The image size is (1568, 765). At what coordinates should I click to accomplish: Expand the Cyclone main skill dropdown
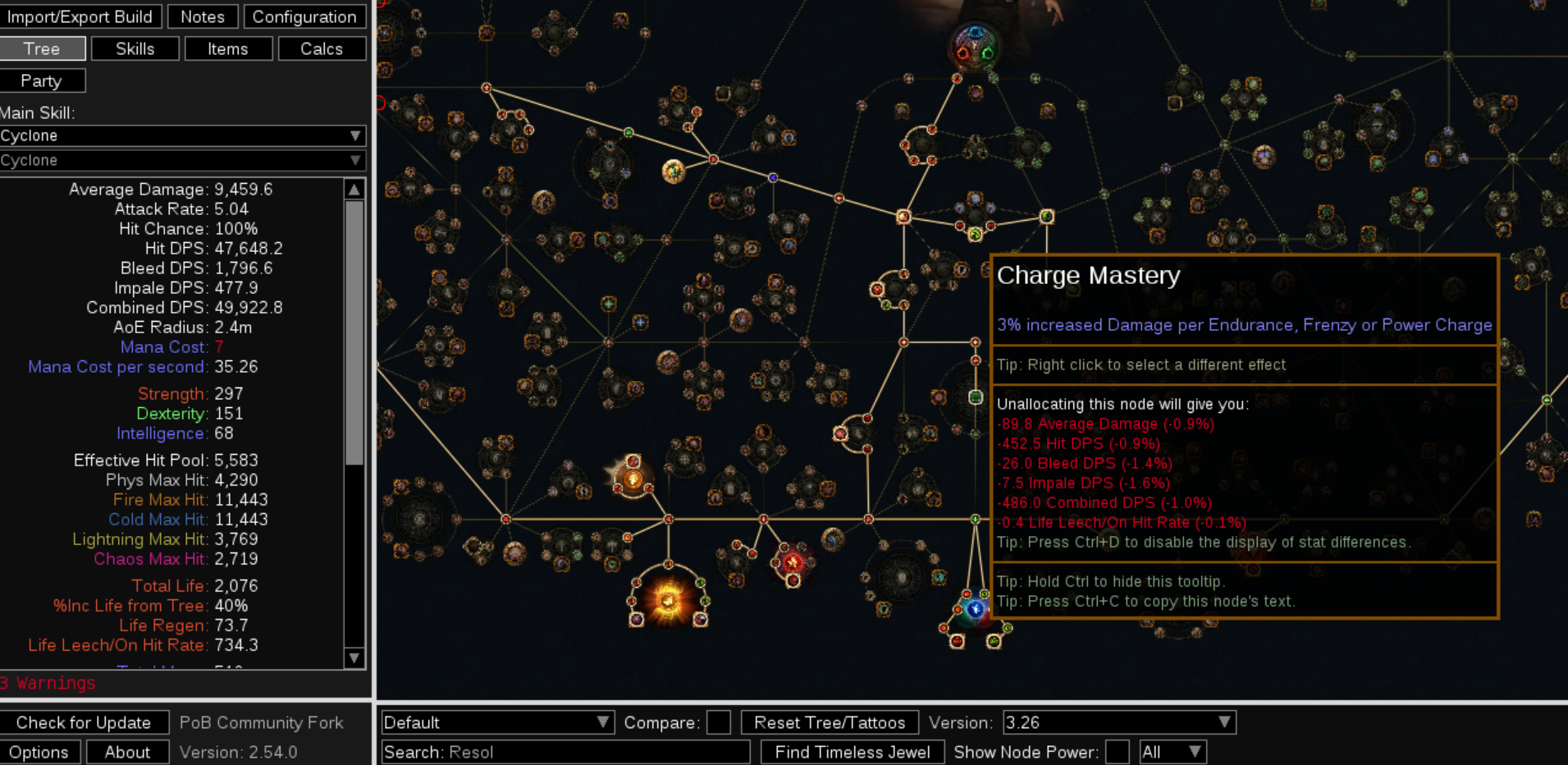182,135
